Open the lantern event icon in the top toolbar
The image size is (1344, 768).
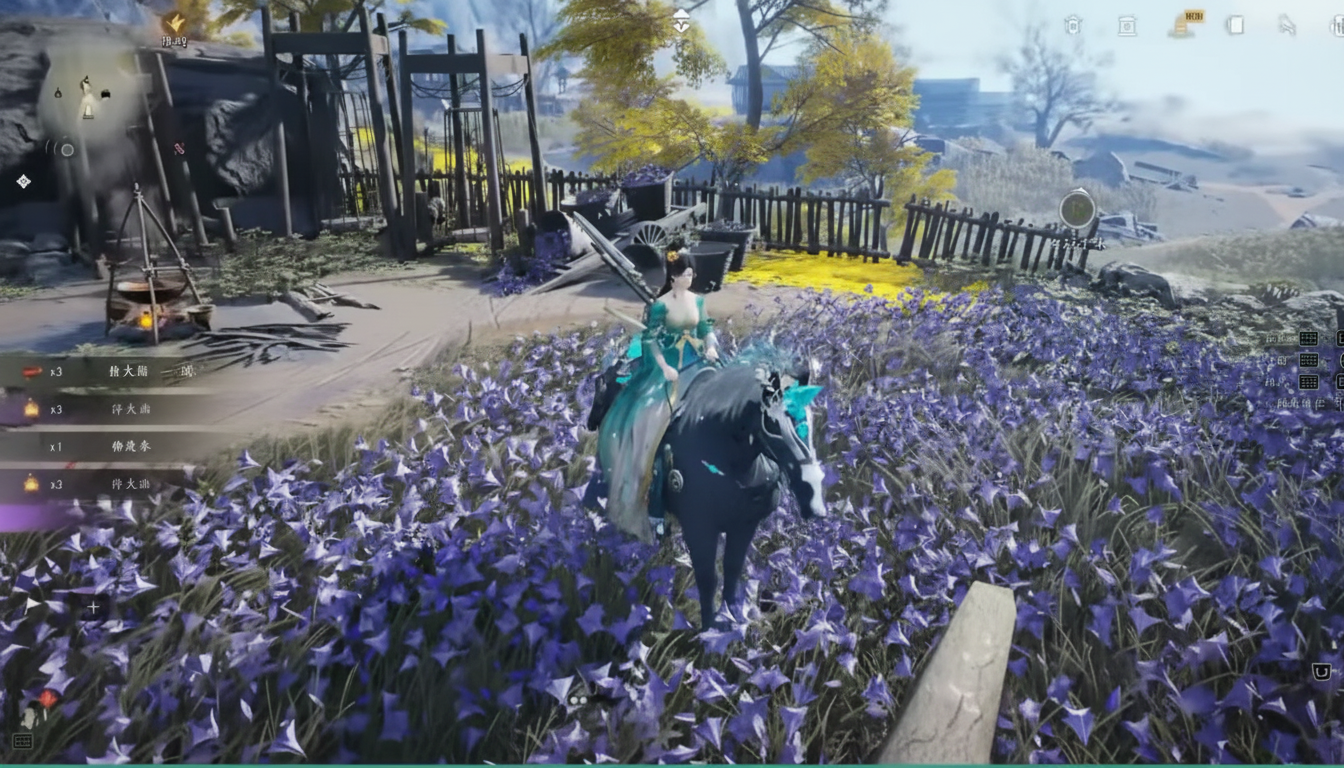(x=1075, y=26)
